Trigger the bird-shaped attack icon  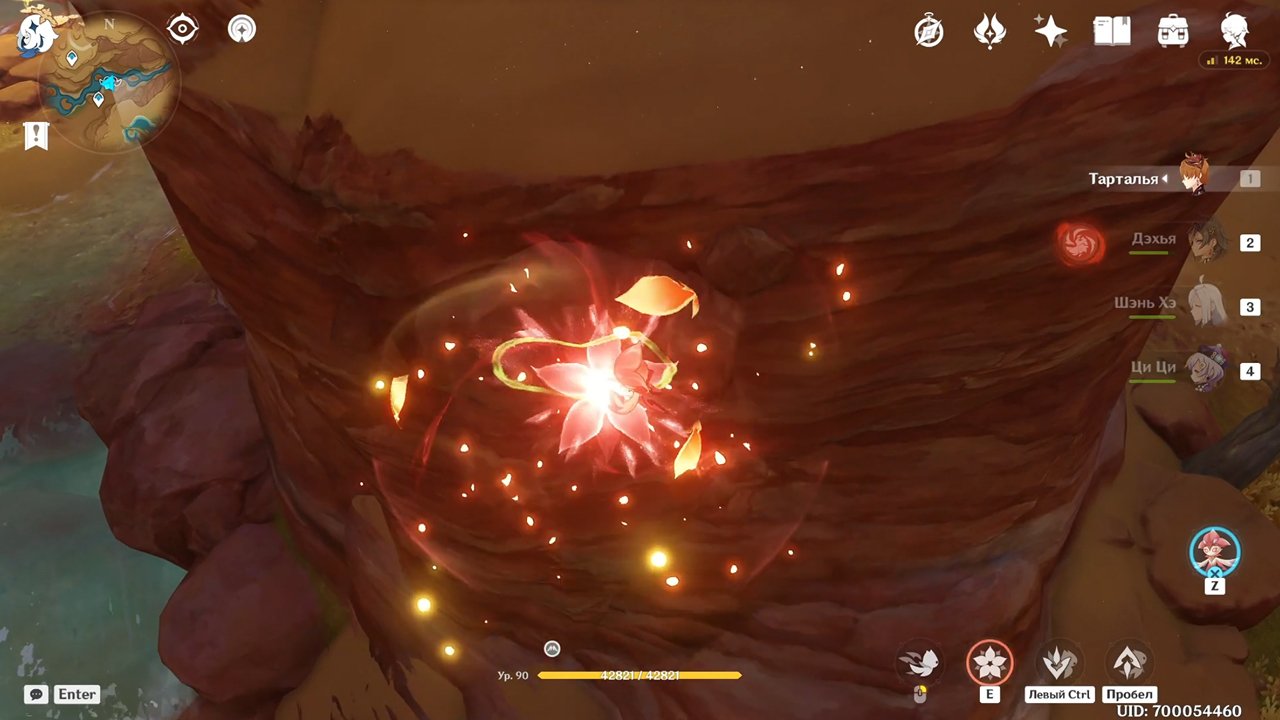[x=919, y=662]
